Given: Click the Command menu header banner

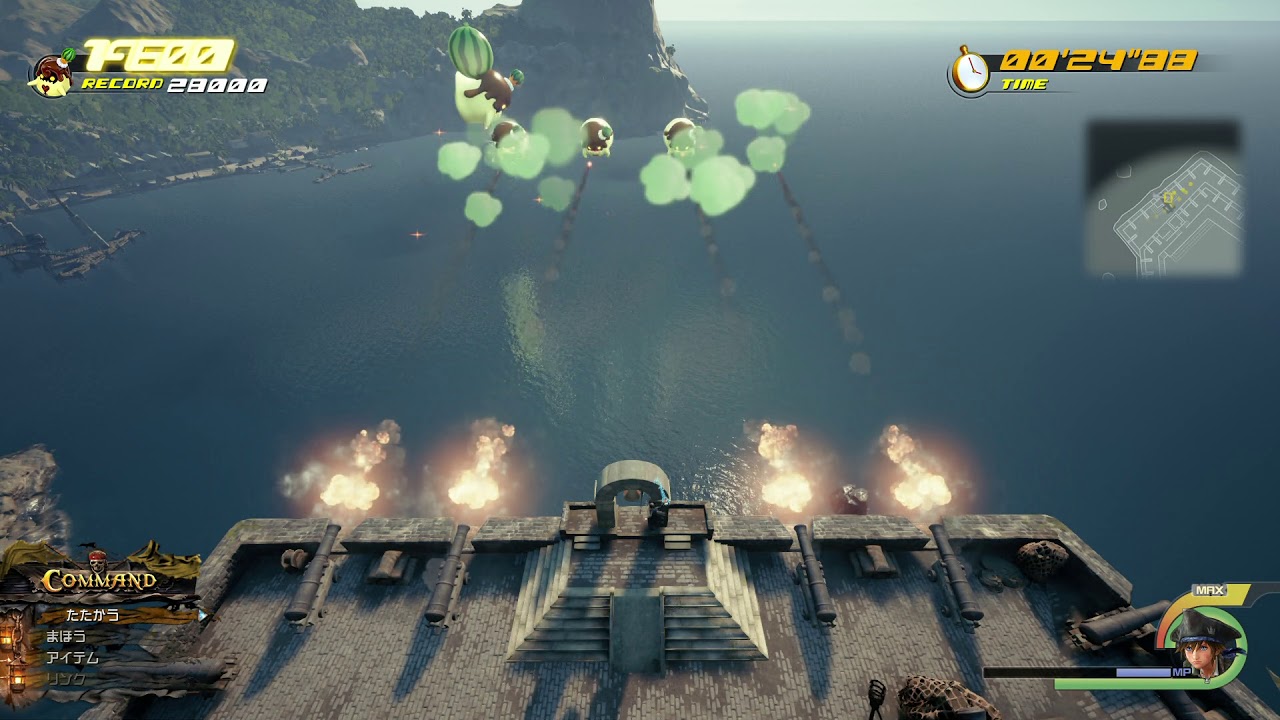Looking at the screenshot, I should (98, 580).
